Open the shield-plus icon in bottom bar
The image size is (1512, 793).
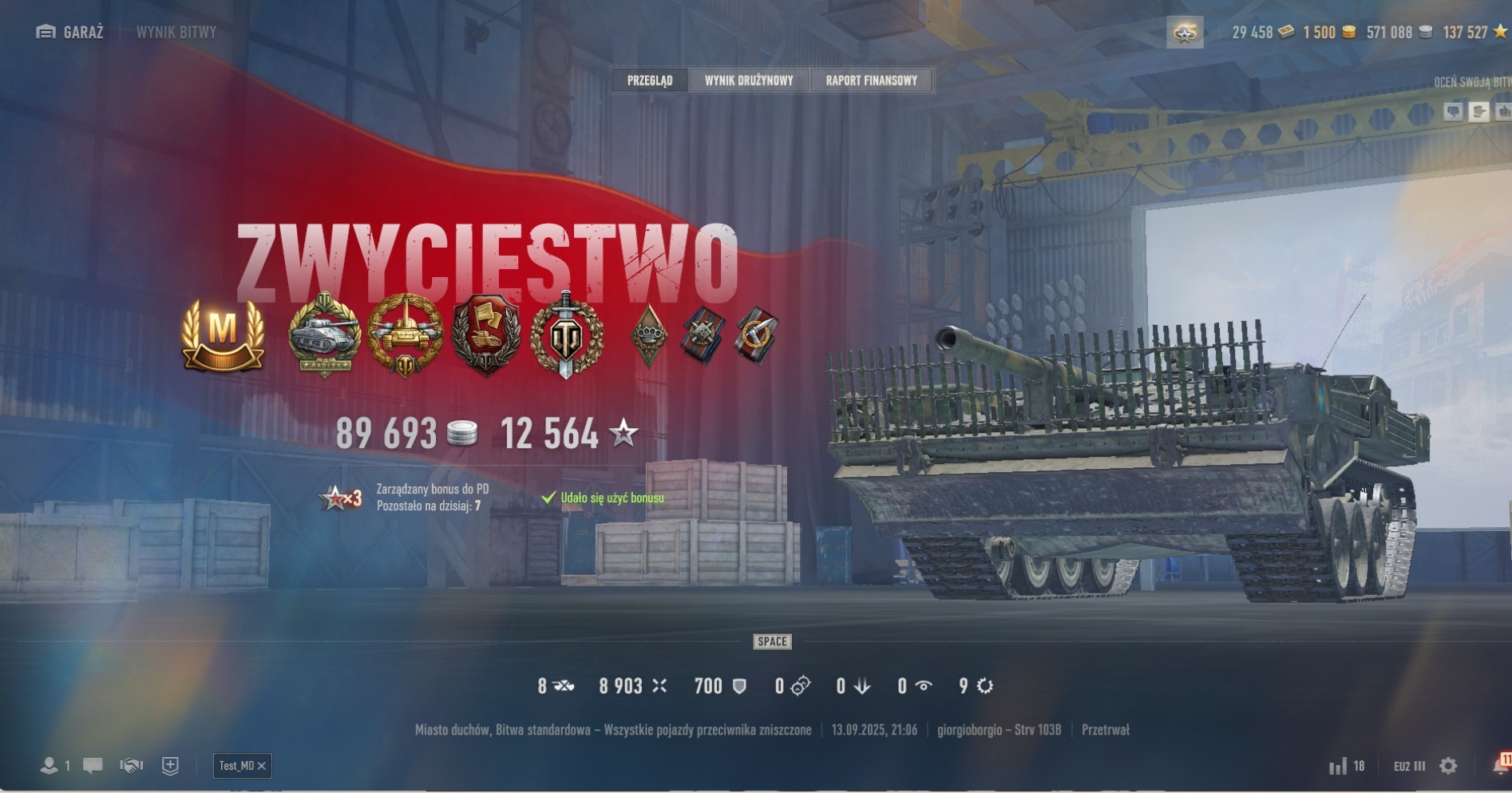pyautogui.click(x=170, y=766)
